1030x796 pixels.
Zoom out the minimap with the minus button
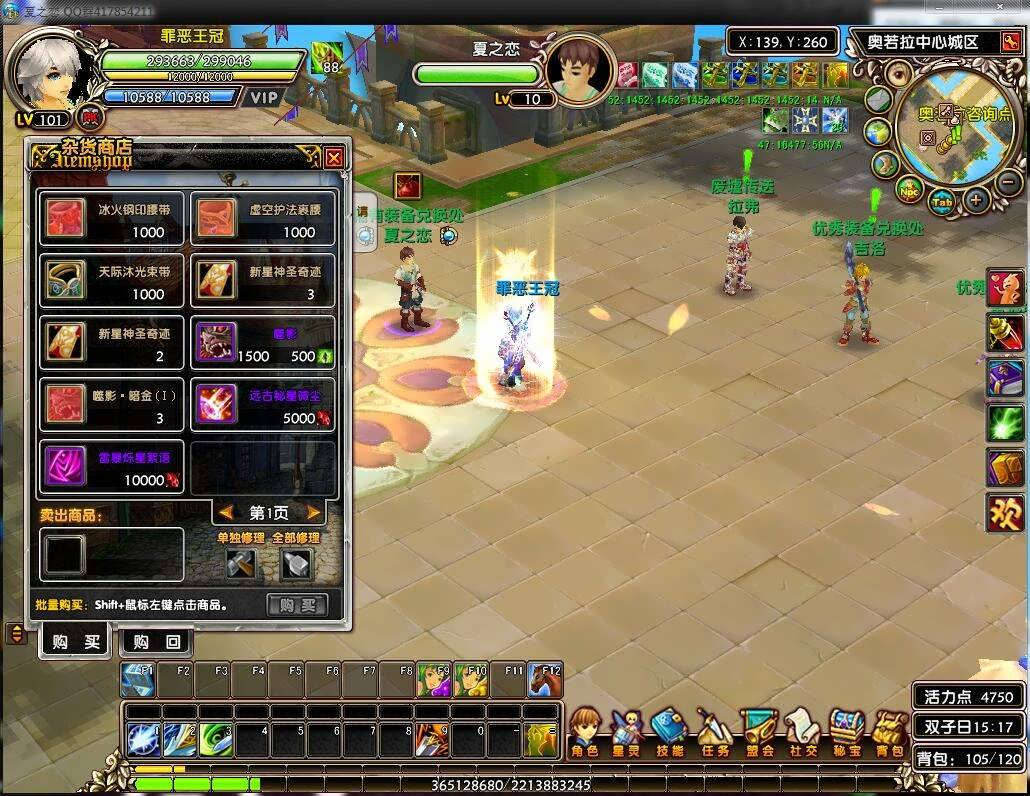1009,181
